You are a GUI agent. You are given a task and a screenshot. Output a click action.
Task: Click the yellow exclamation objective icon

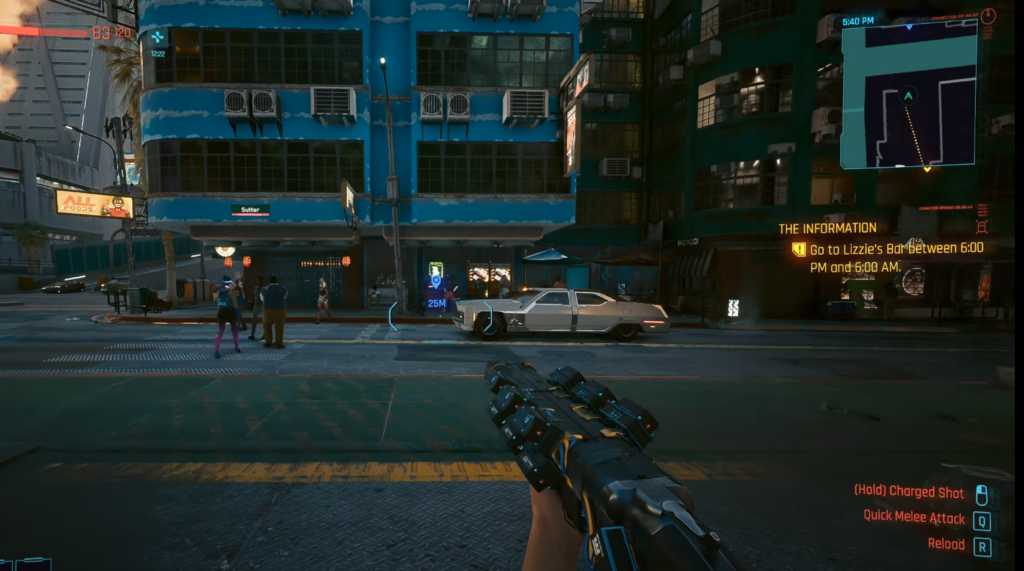point(799,249)
